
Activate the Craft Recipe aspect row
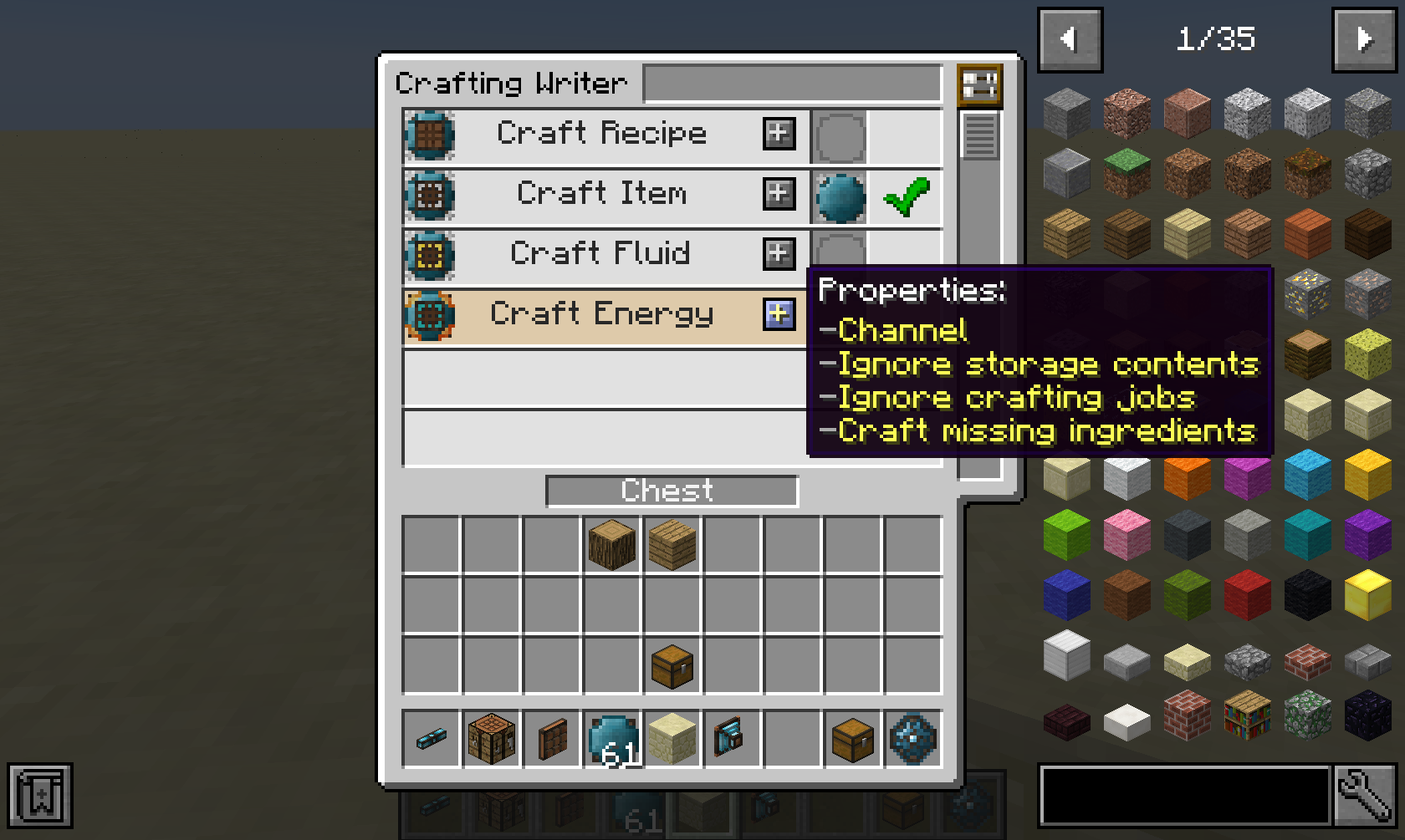[602, 135]
